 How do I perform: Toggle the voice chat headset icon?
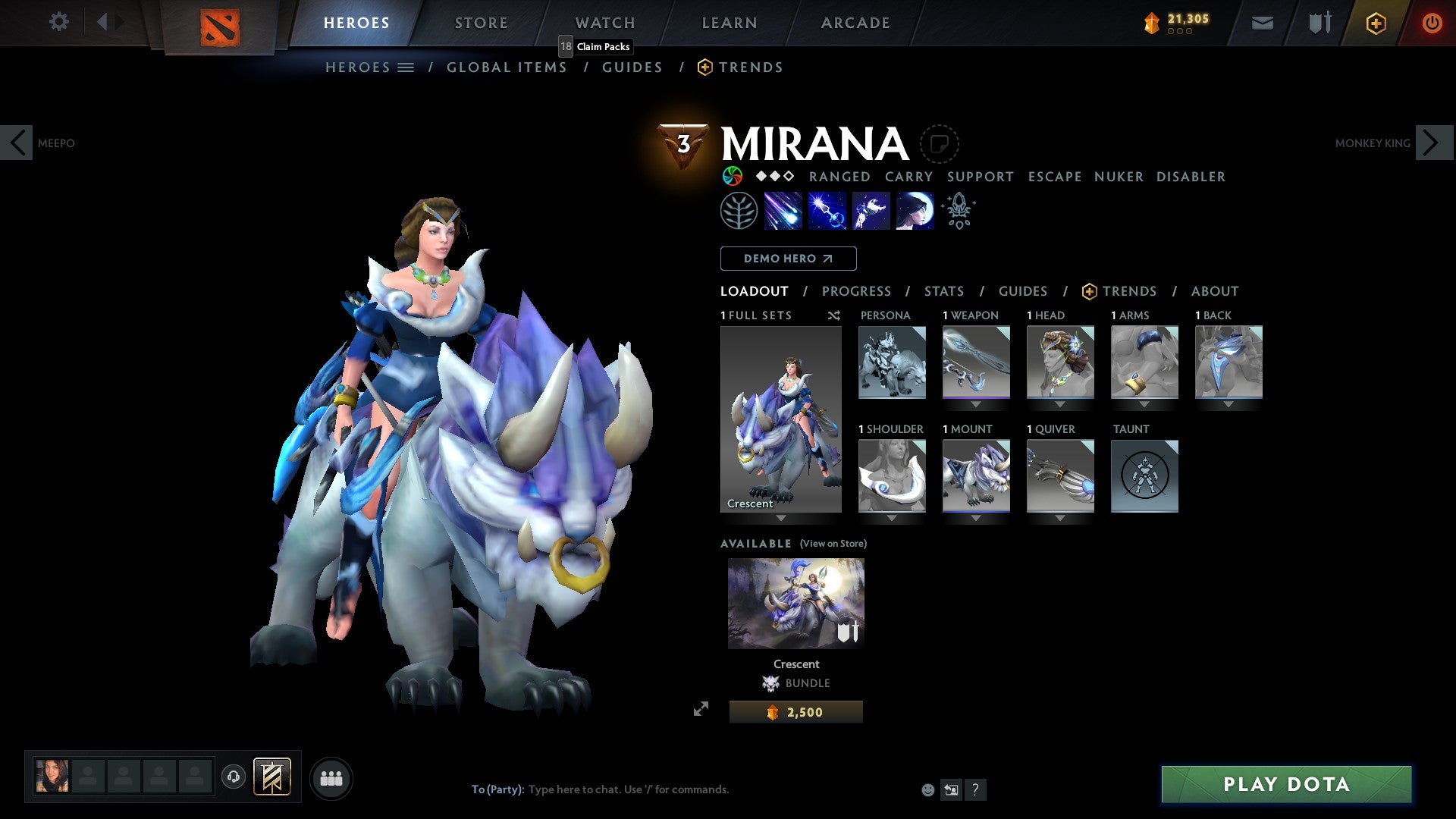[x=234, y=777]
